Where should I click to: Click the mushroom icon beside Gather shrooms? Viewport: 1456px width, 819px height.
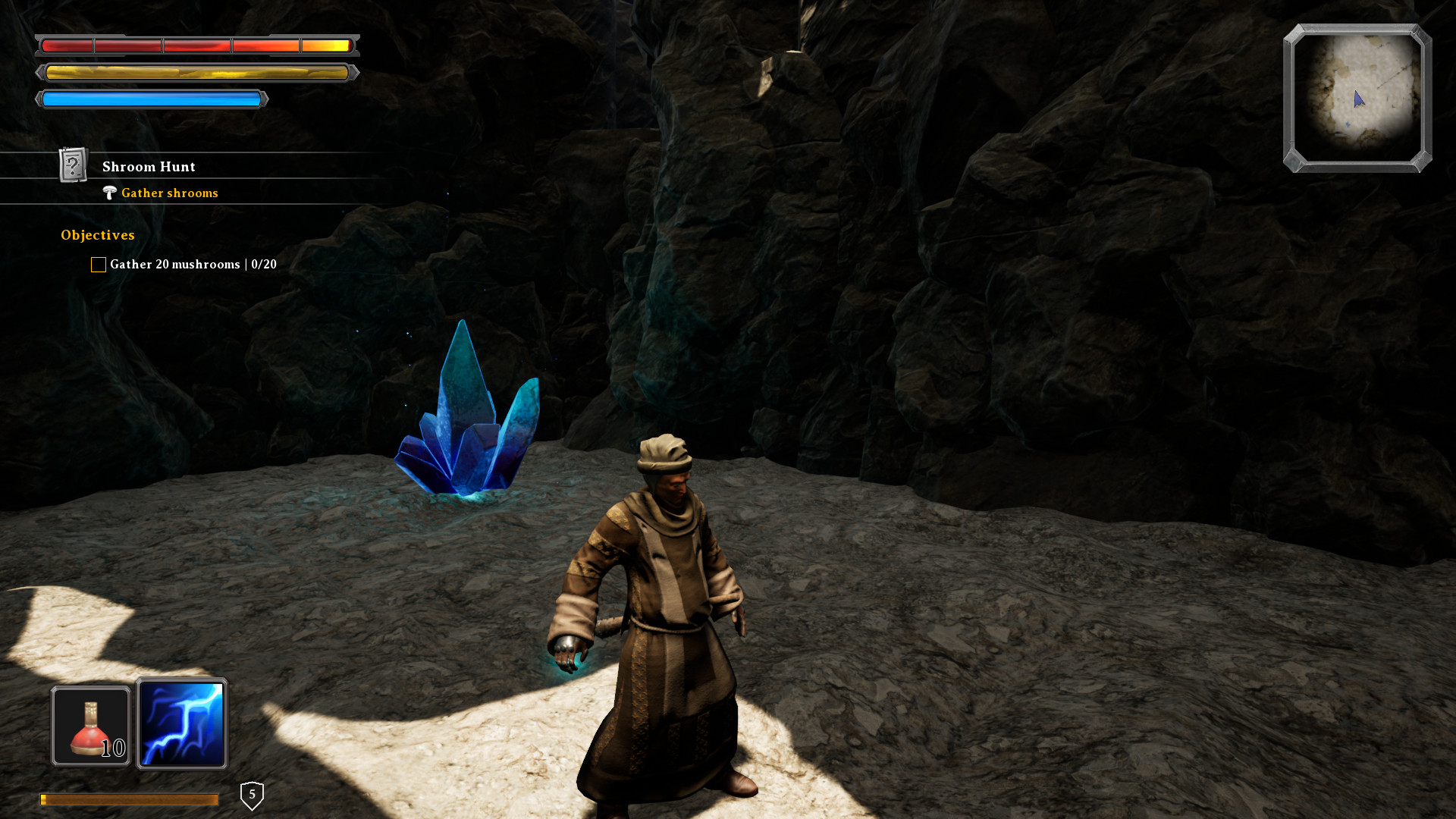coord(111,193)
